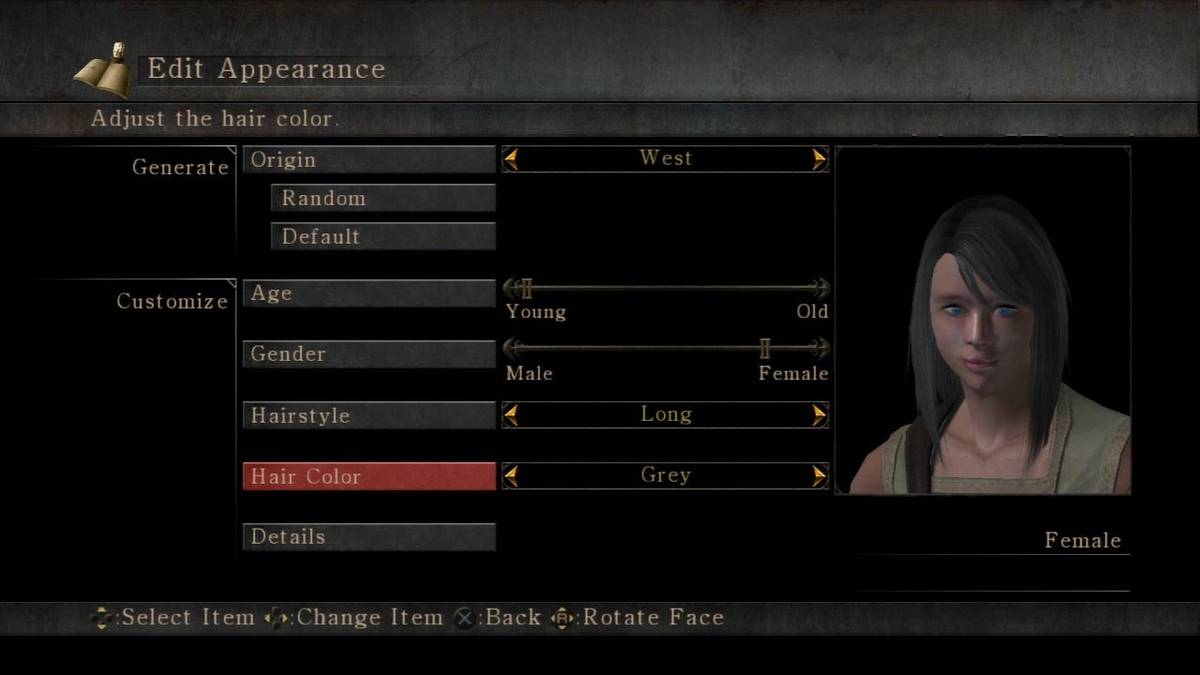1200x675 pixels.
Task: Click the left arrow beside West origin
Action: pos(511,159)
